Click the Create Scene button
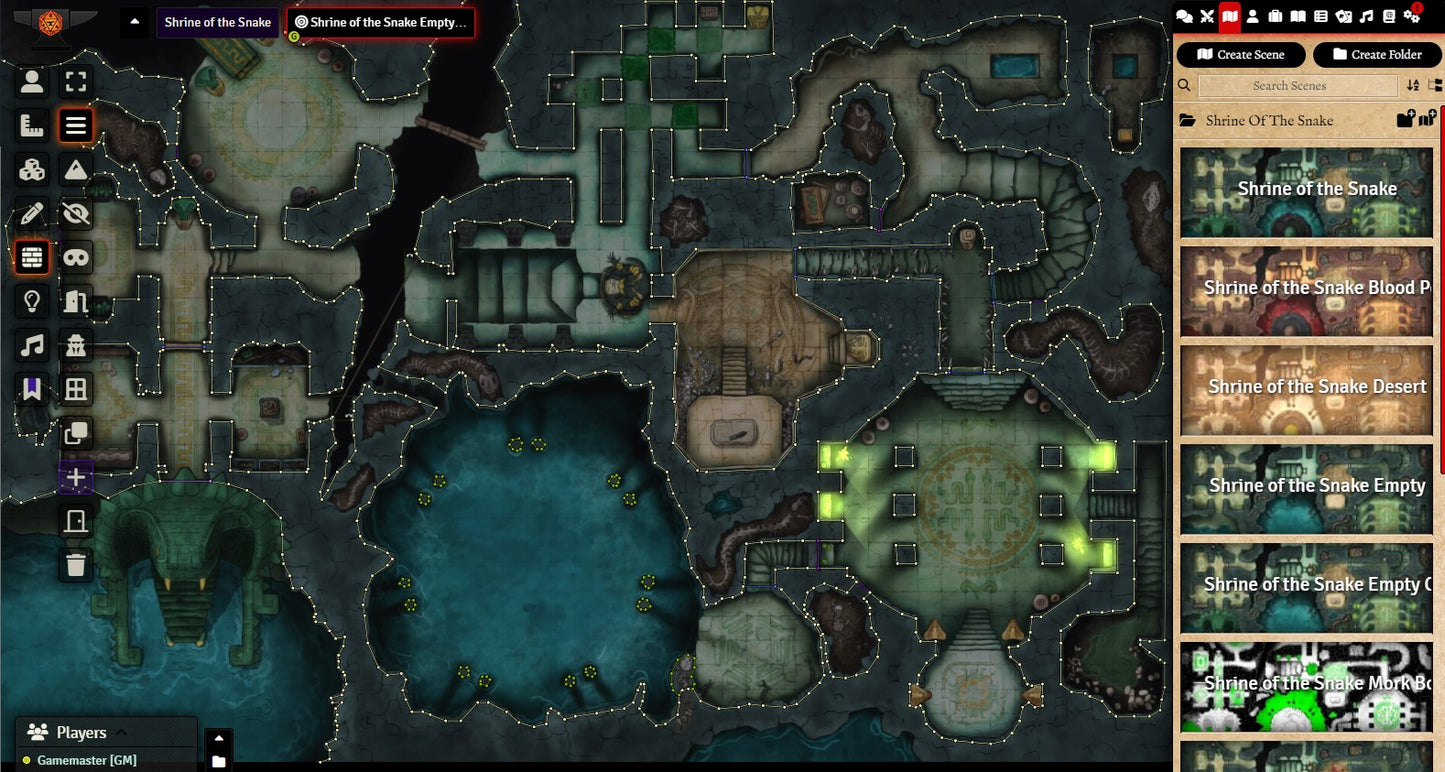The height and width of the screenshot is (772, 1445). coord(1240,55)
